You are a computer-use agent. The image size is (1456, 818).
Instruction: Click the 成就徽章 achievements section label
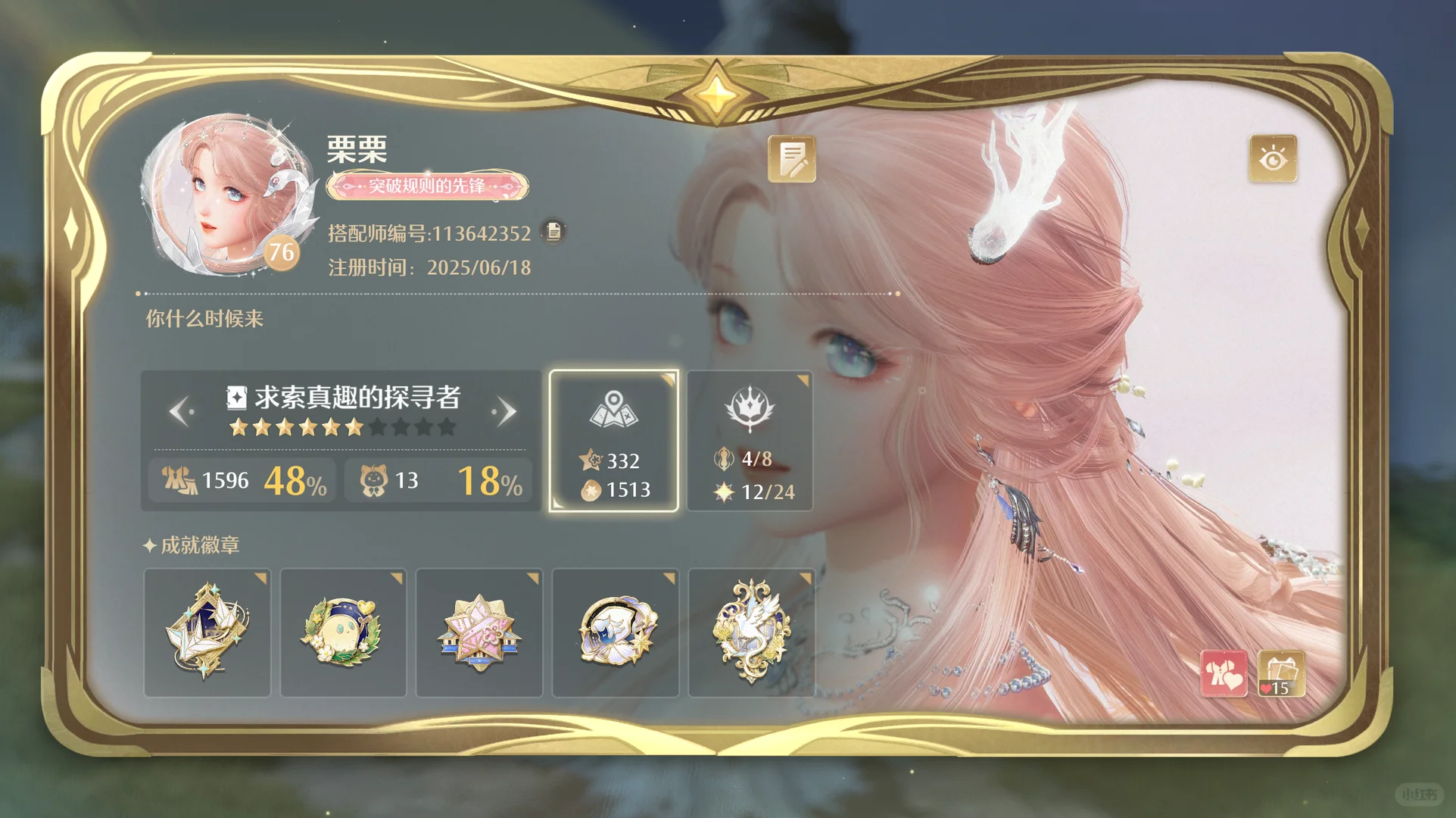[x=192, y=545]
